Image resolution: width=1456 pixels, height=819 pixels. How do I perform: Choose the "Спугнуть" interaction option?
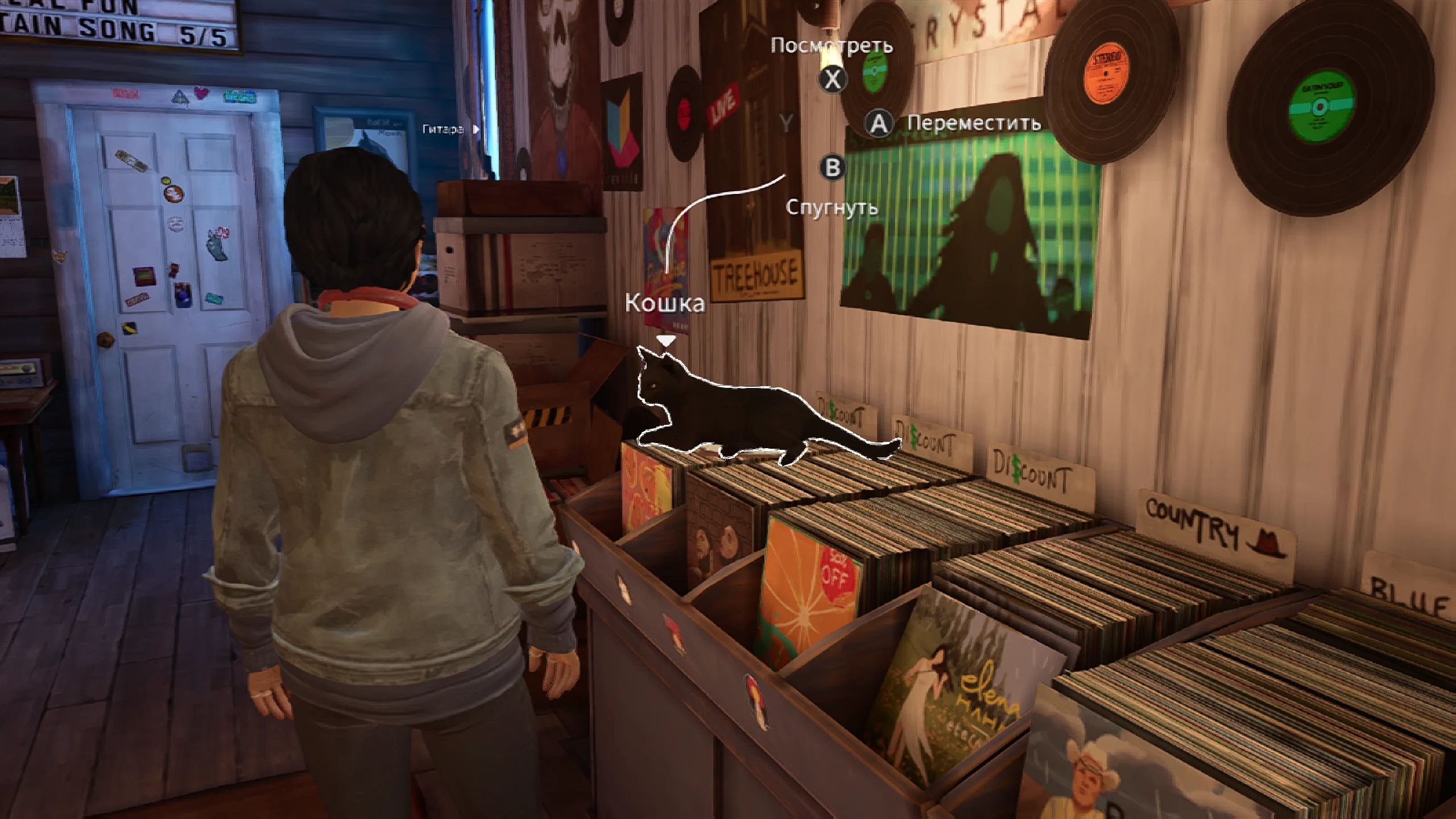coord(832,208)
